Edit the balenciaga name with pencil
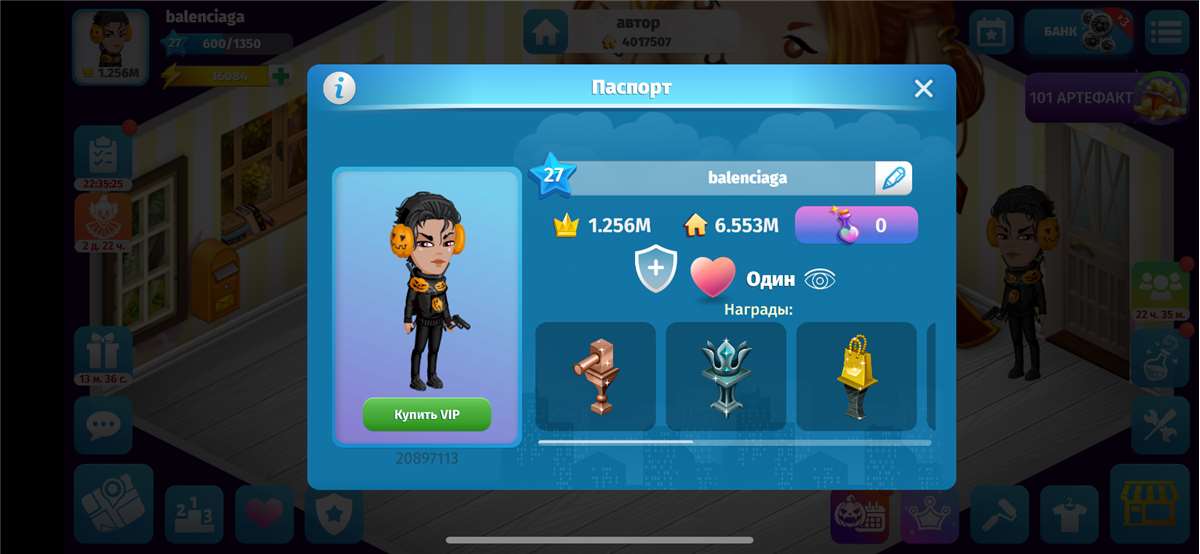This screenshot has width=1200, height=554. (893, 178)
